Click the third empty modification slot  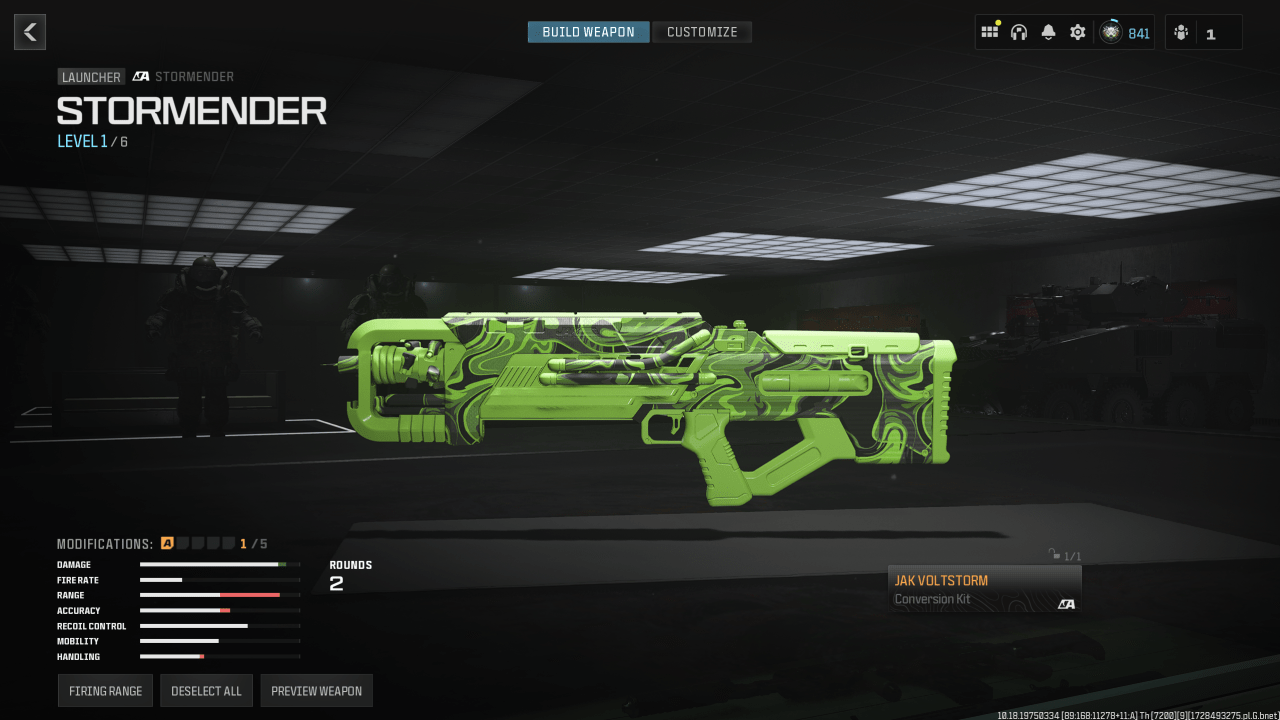pos(197,543)
